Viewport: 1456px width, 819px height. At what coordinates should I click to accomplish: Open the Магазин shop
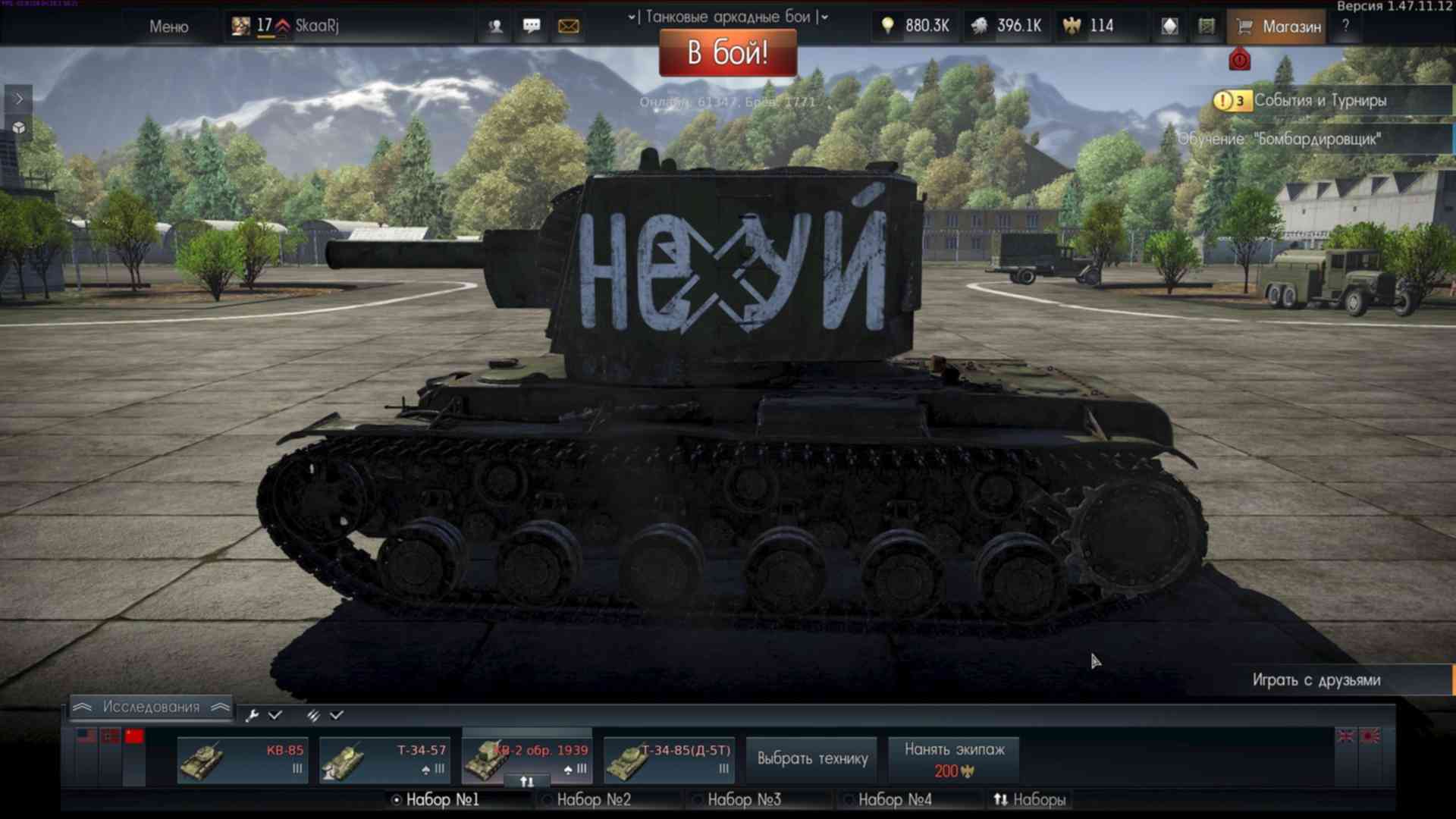click(1279, 27)
